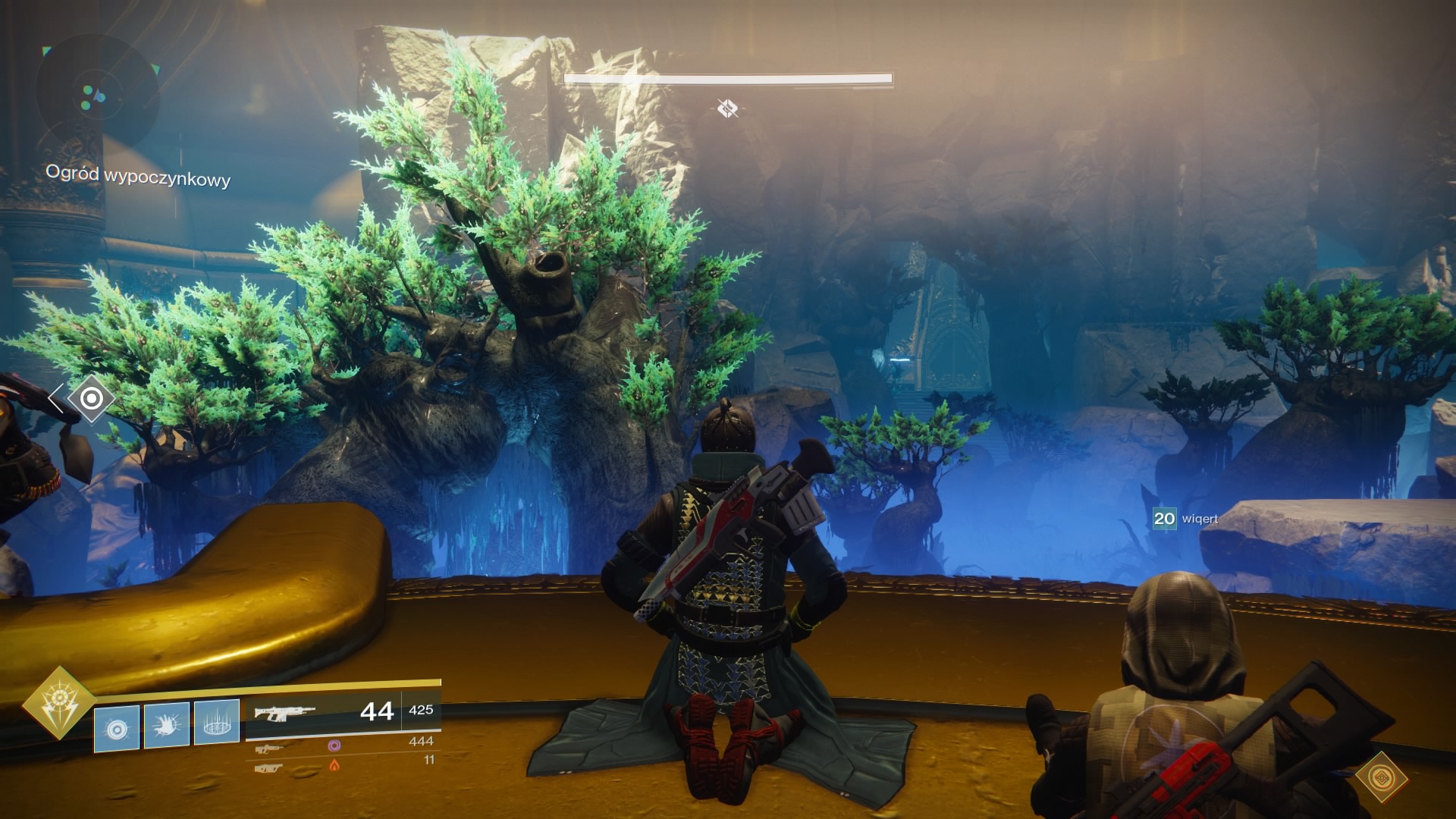Switch to the solar power weapon
The image size is (1456, 819).
click(269, 767)
